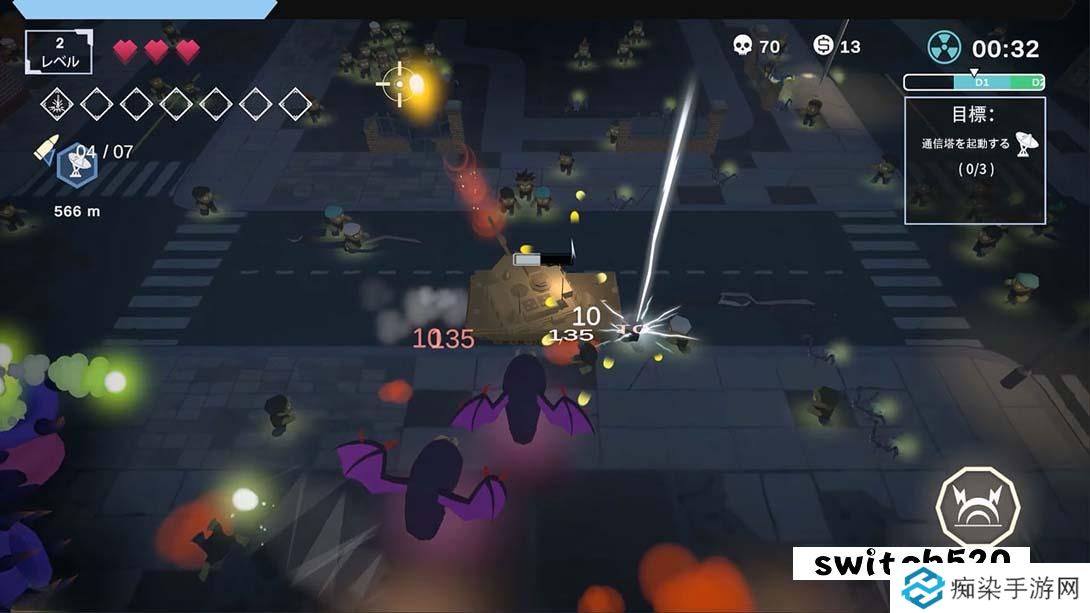Click the bullet ammo icon
Viewport: 1090px width, 613px height.
coord(46,148)
